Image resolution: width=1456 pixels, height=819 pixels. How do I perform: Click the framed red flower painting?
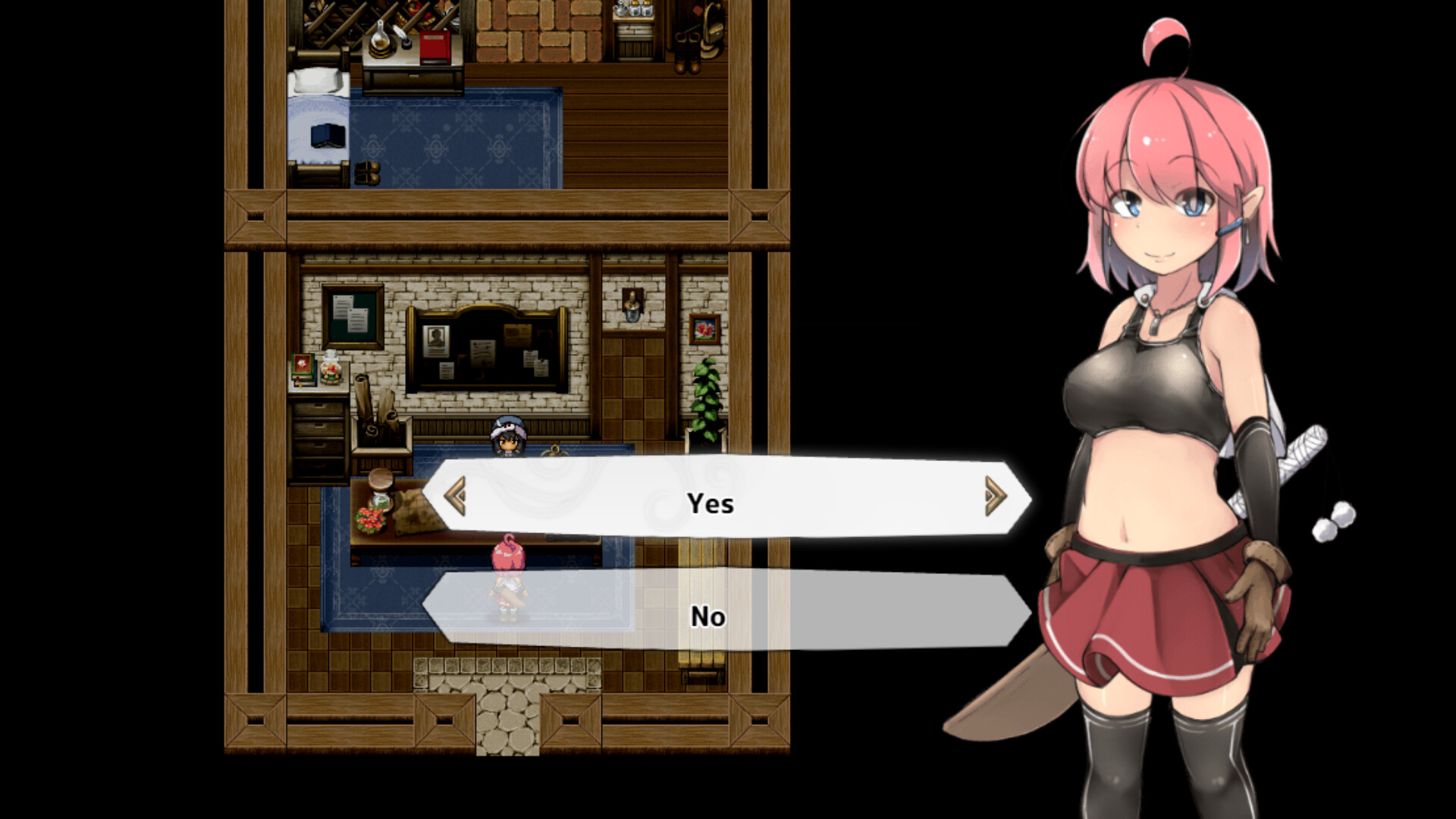tap(704, 330)
